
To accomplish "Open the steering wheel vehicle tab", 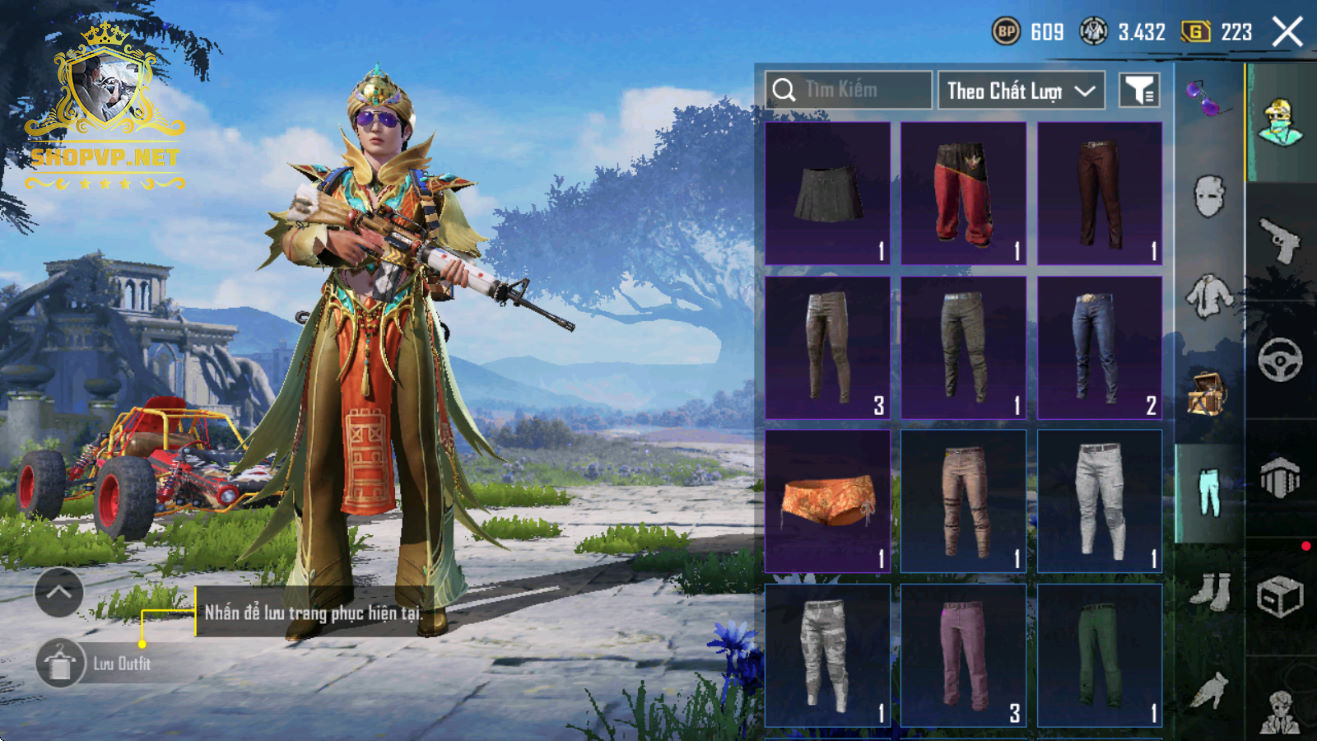I will point(1280,360).
